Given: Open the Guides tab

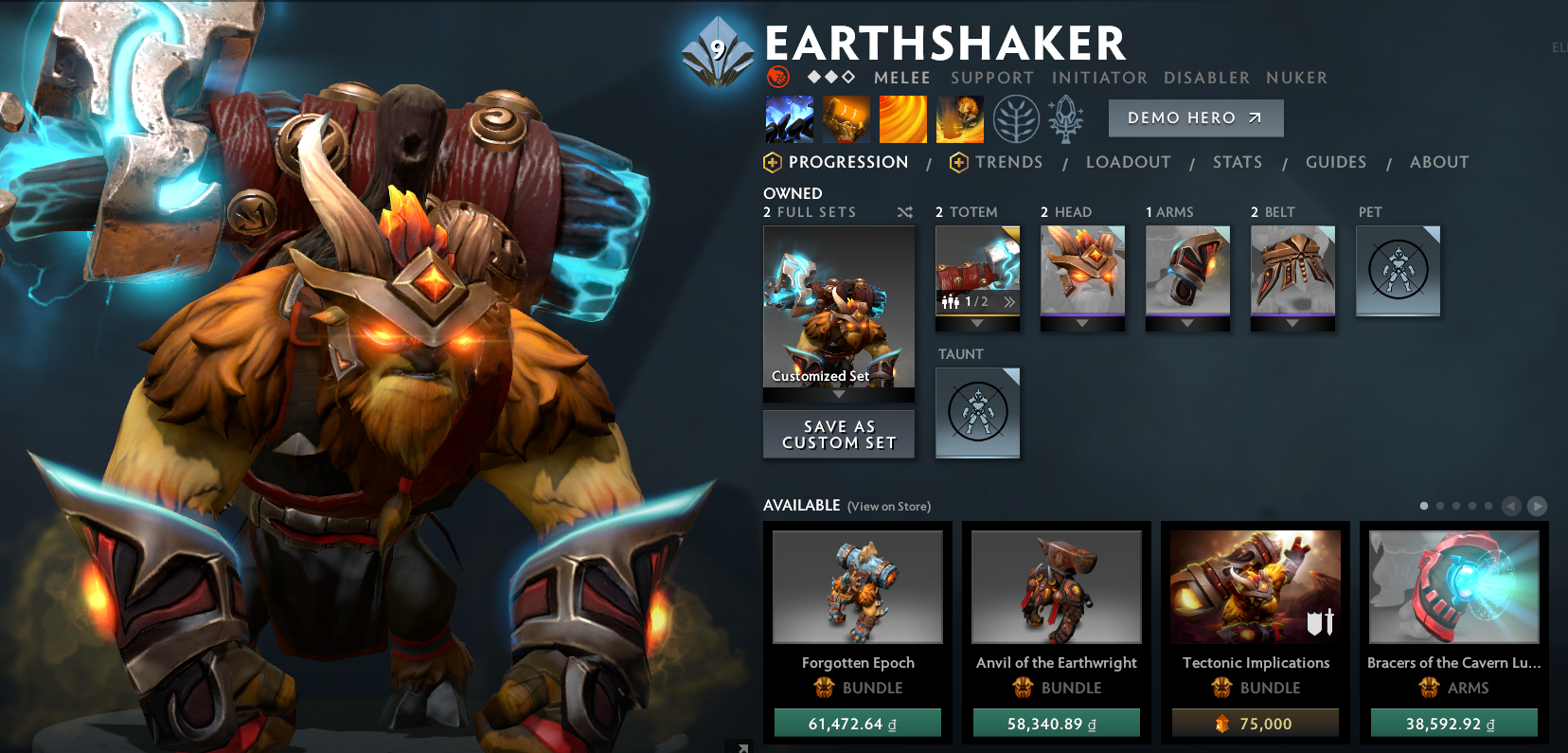Looking at the screenshot, I should (x=1335, y=162).
